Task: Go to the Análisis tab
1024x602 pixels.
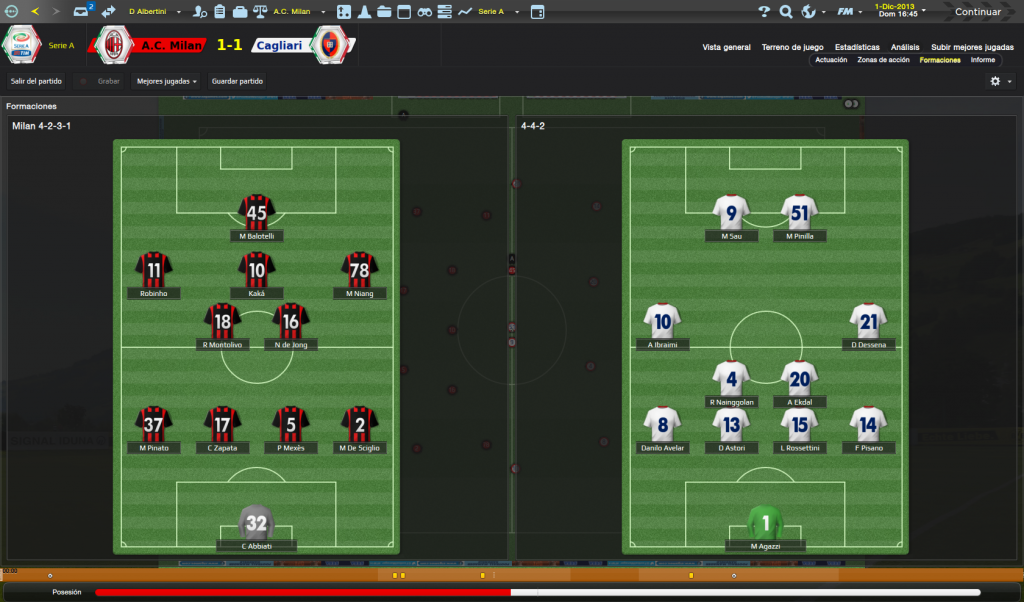Action: pyautogui.click(x=905, y=47)
